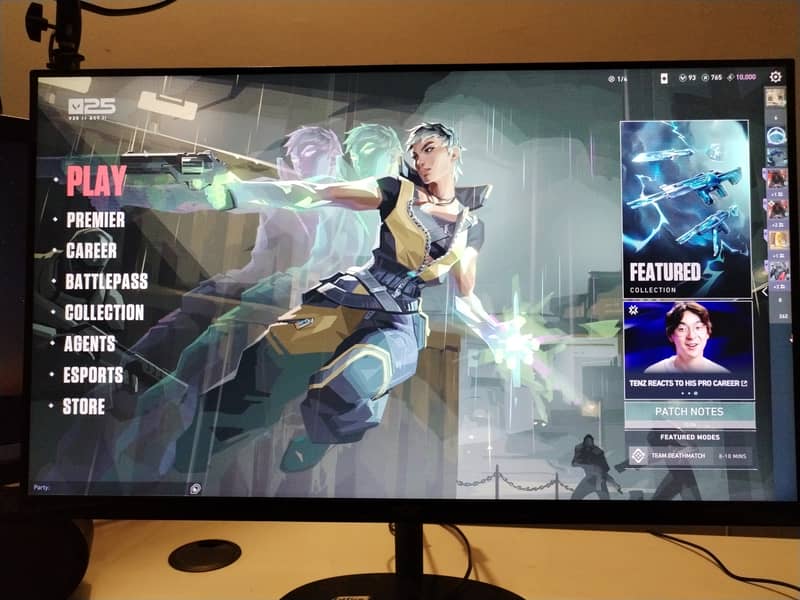The height and width of the screenshot is (600, 800).
Task: Open the Featured Collection banner
Action: click(x=685, y=208)
